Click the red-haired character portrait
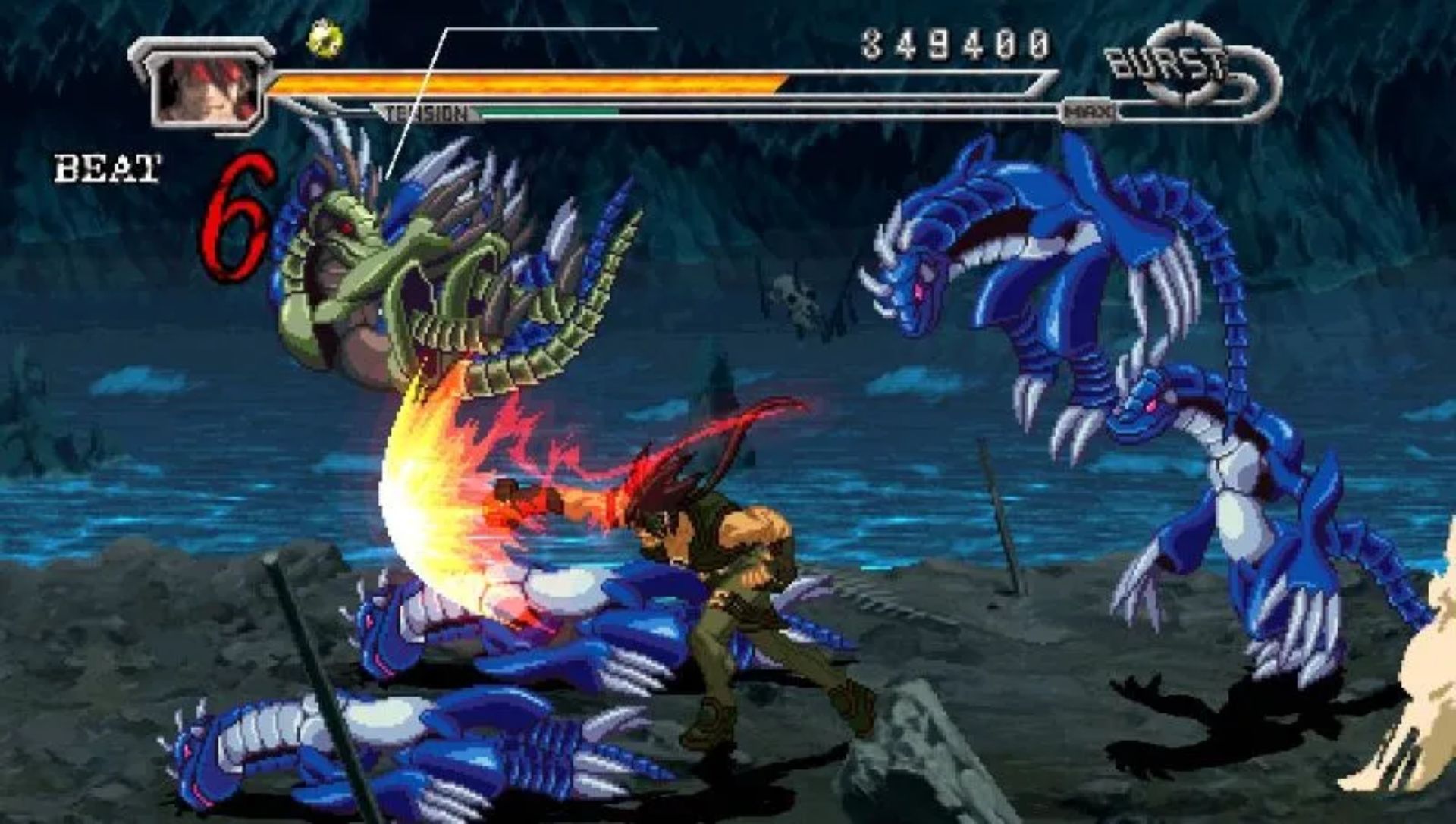Image resolution: width=1456 pixels, height=824 pixels. (206, 91)
